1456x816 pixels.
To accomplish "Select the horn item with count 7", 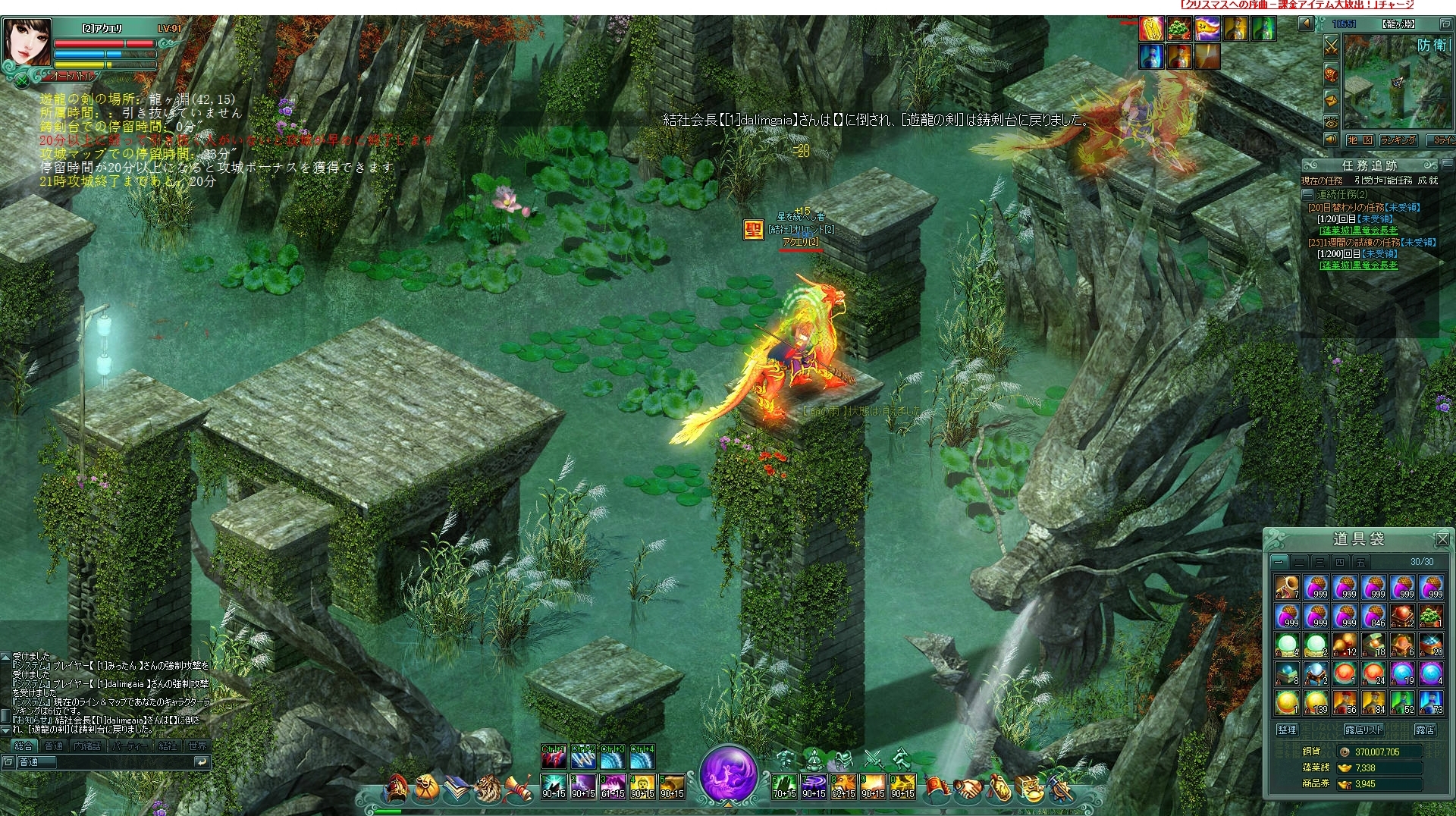I will [1287, 588].
